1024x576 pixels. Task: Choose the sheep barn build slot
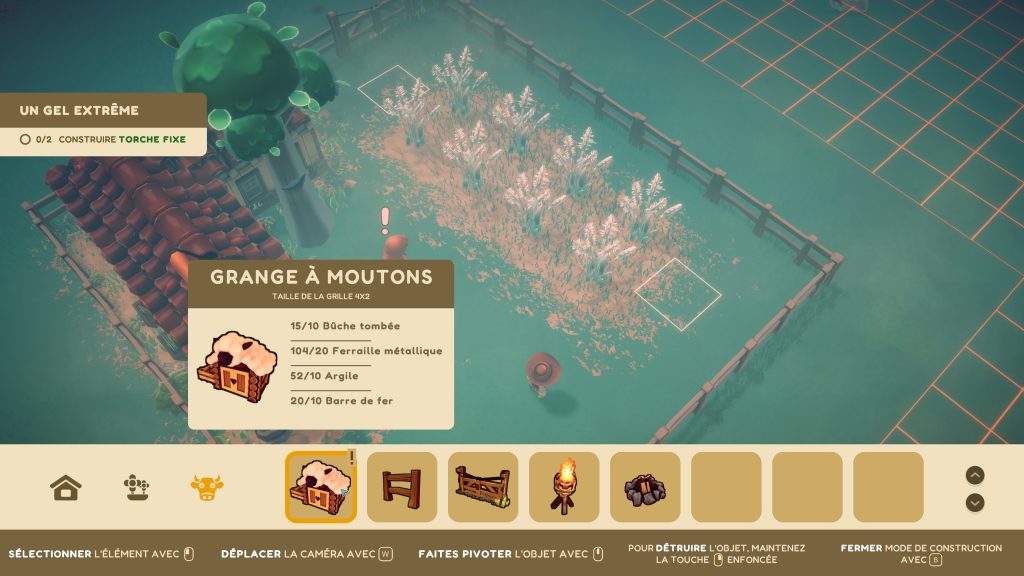[x=321, y=487]
